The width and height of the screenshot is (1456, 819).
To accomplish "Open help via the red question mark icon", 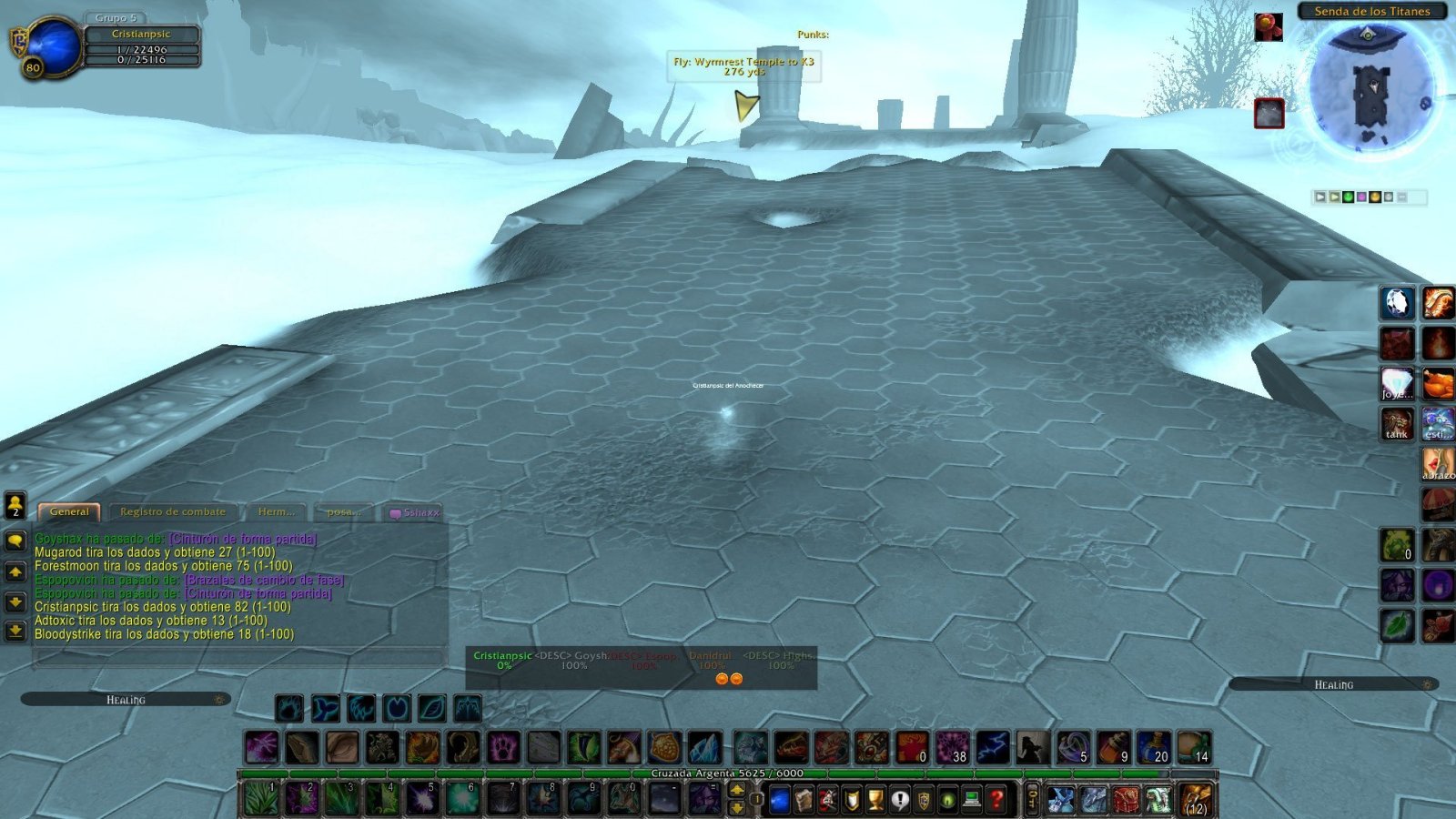I will (x=997, y=798).
